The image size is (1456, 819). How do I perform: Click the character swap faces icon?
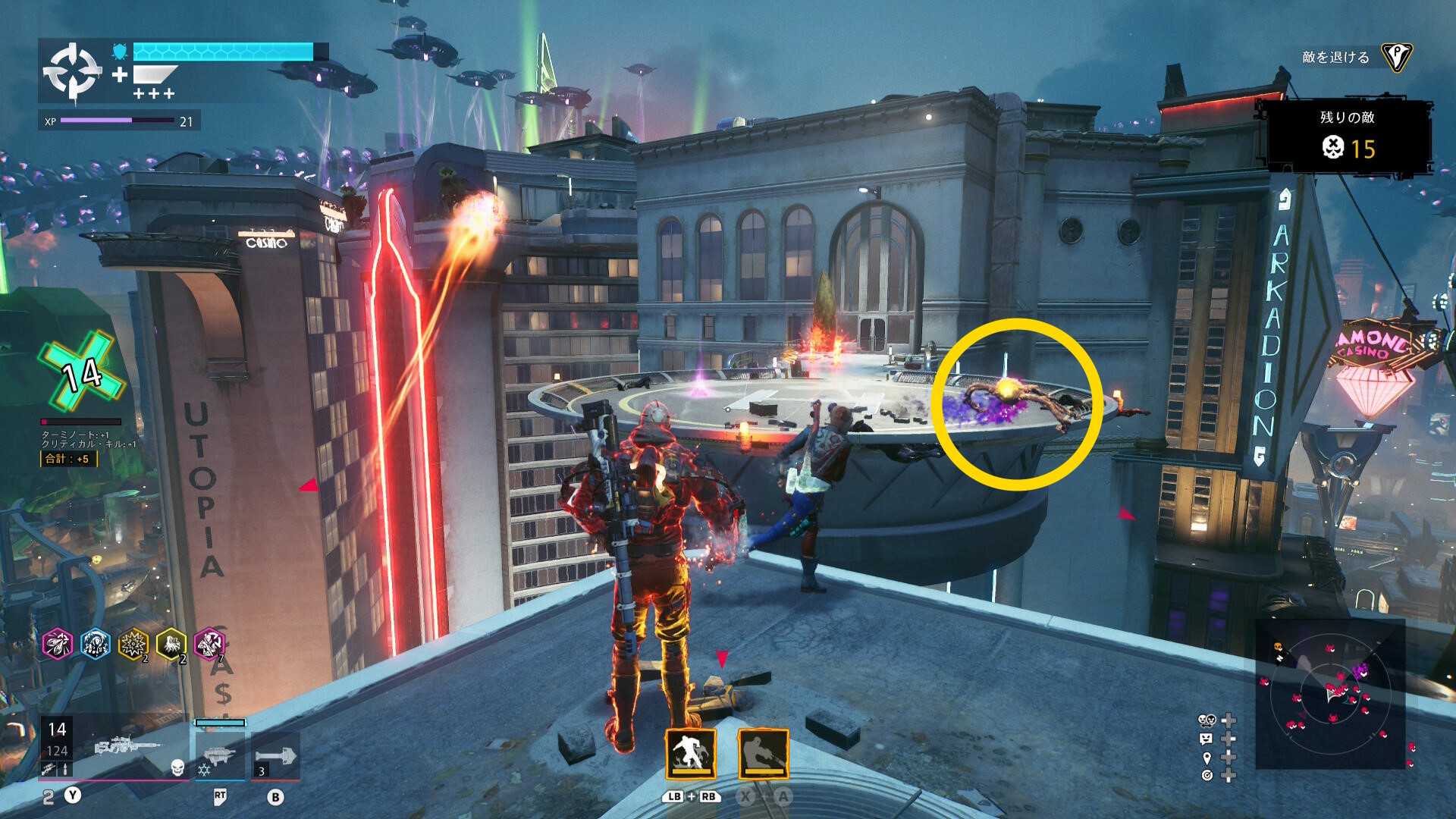point(1207,720)
